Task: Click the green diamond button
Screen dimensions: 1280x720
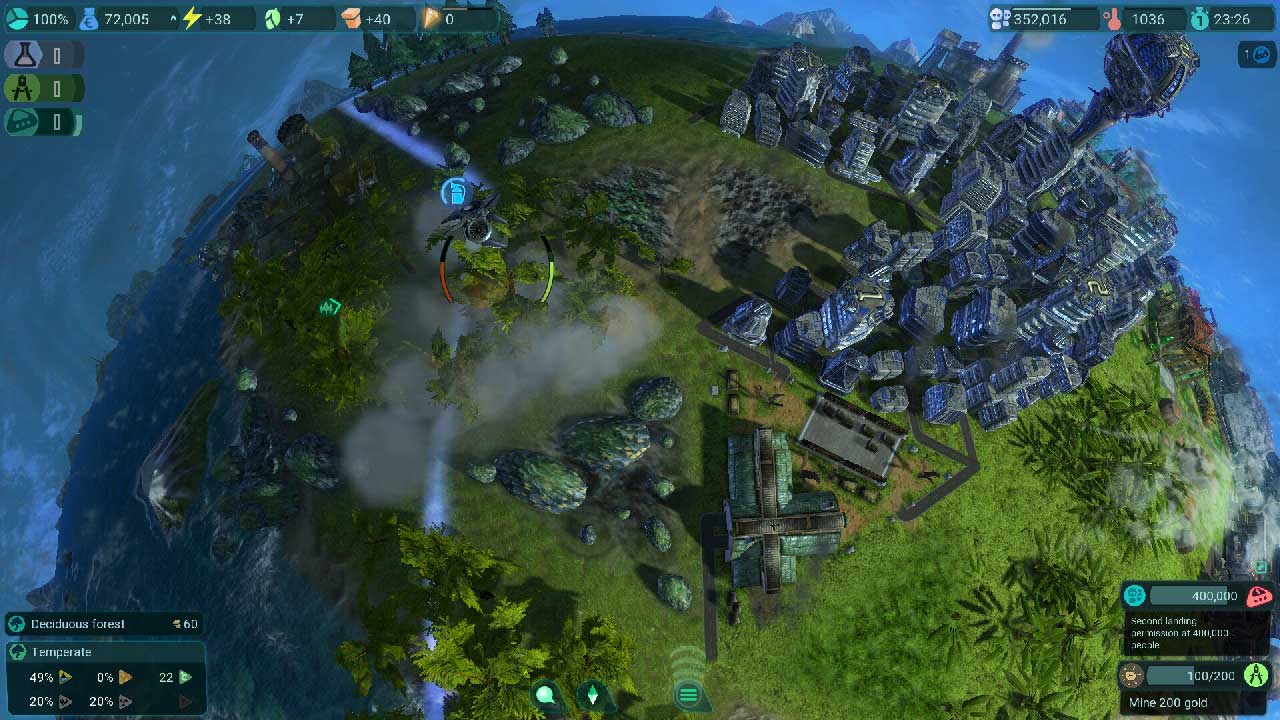Action: (592, 694)
